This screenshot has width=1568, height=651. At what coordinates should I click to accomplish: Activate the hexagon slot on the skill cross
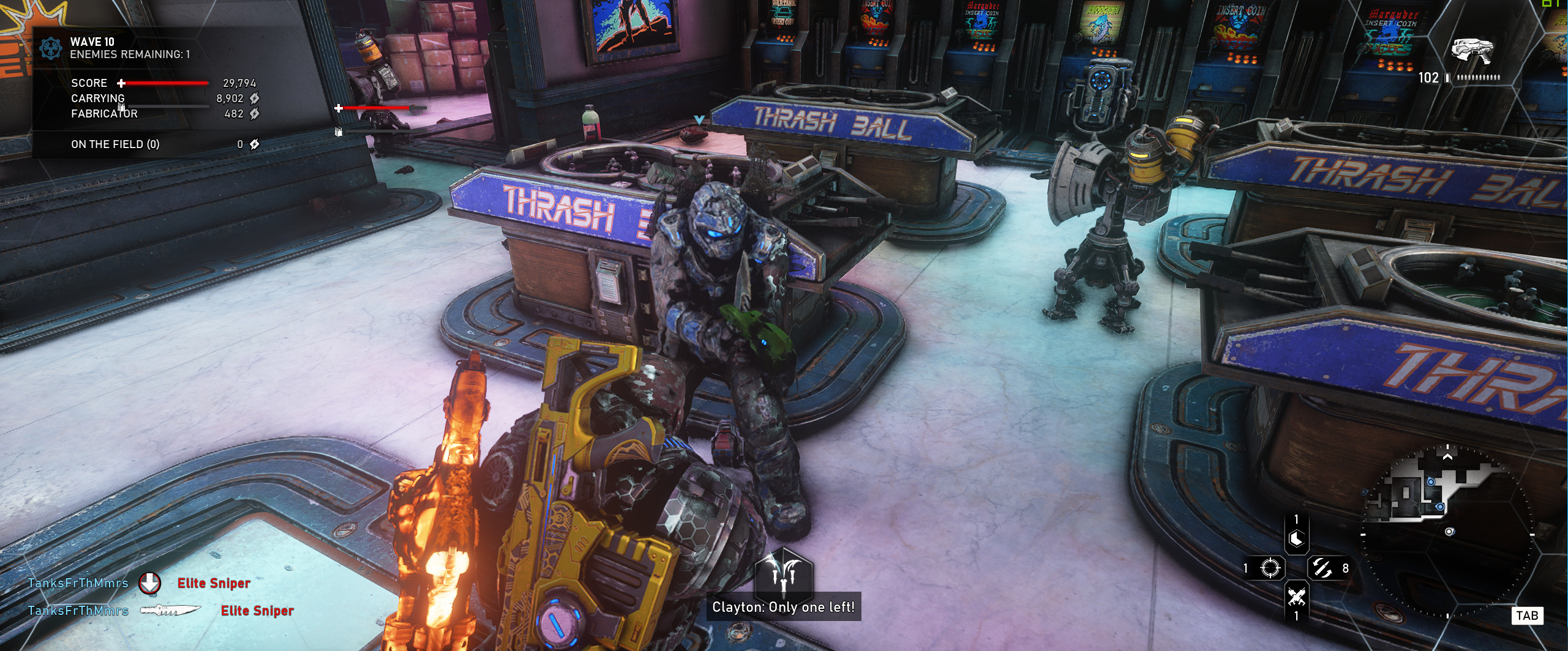(x=1296, y=539)
